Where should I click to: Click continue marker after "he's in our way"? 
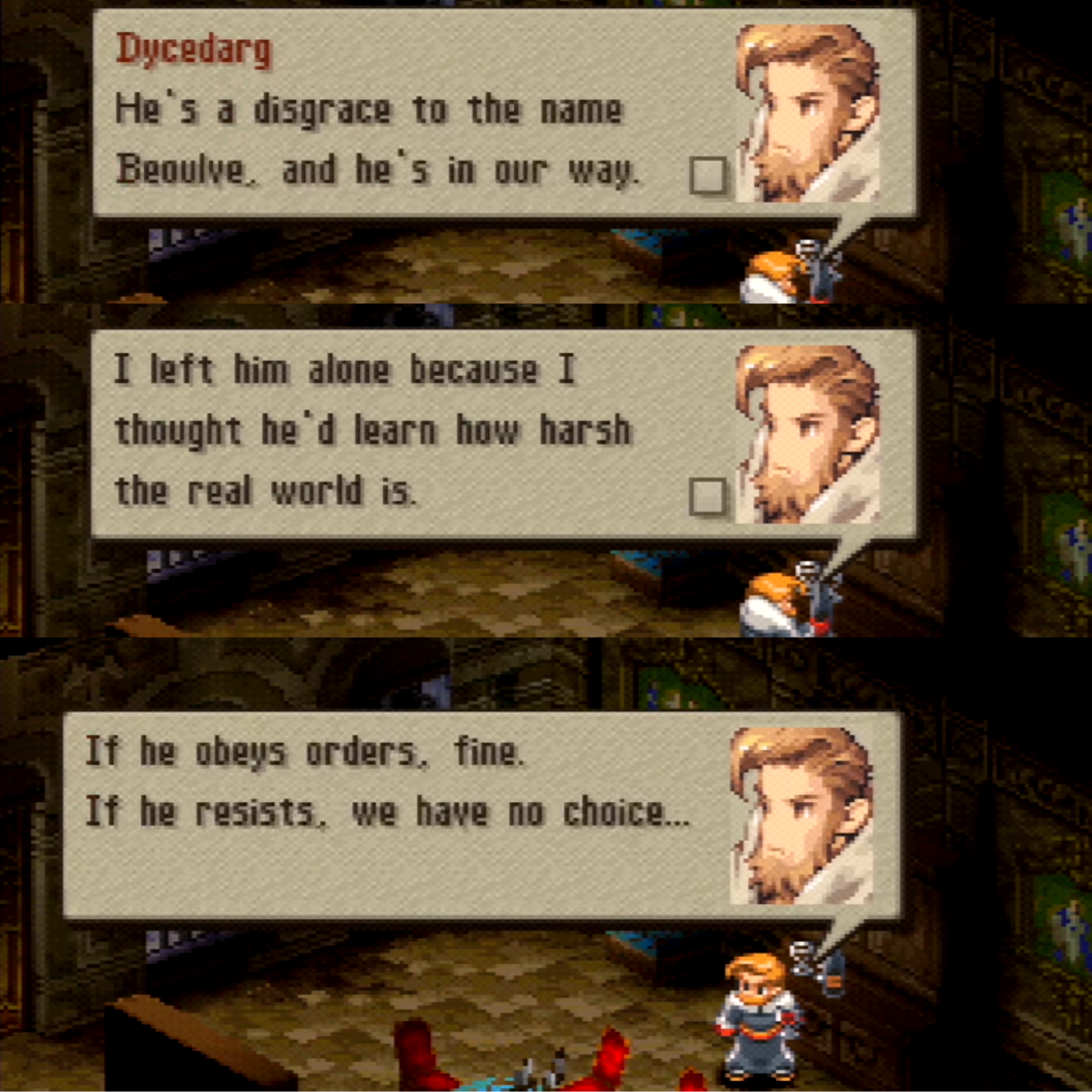click(x=707, y=175)
